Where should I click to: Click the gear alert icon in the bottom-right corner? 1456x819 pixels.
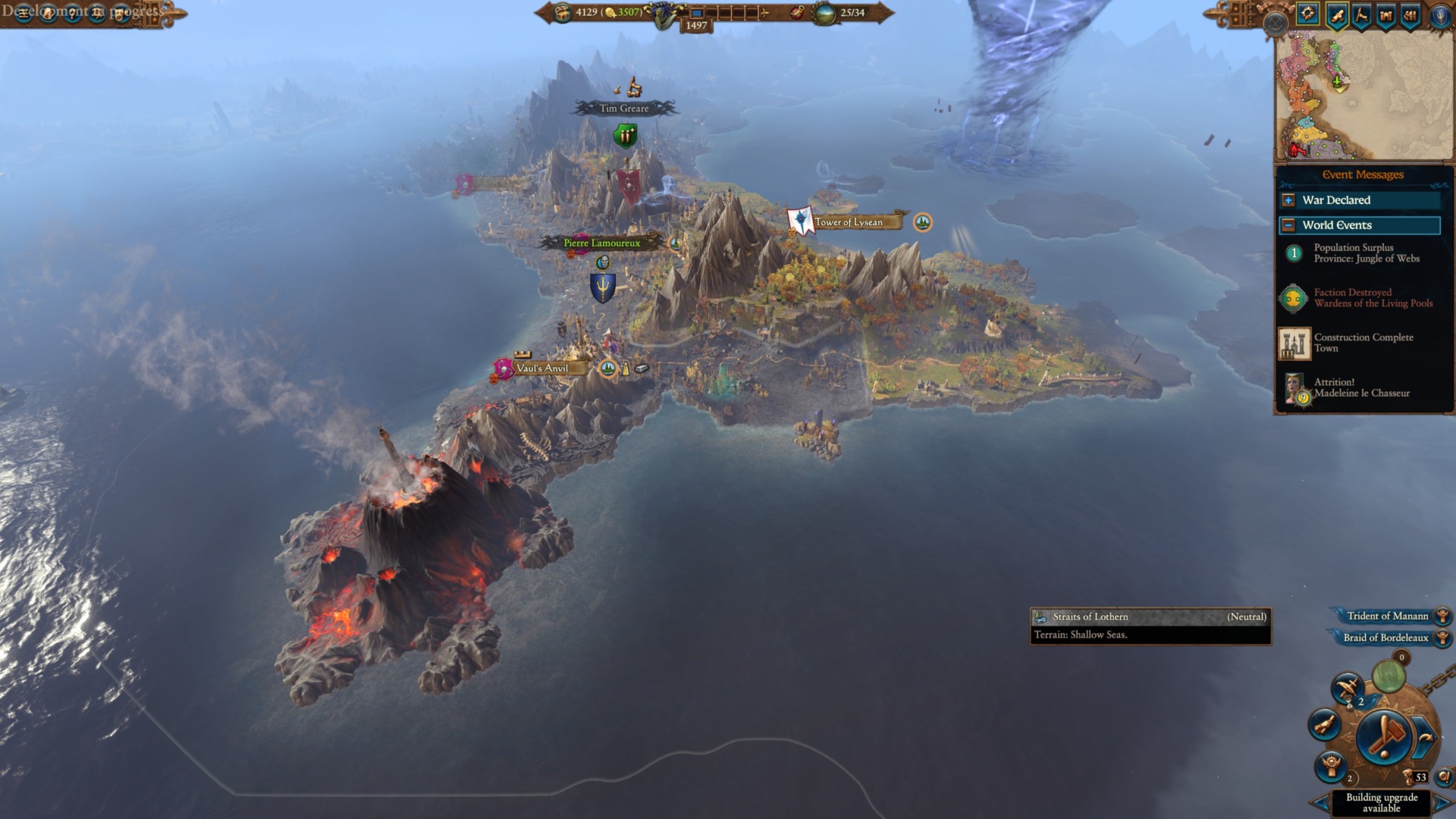1445,777
